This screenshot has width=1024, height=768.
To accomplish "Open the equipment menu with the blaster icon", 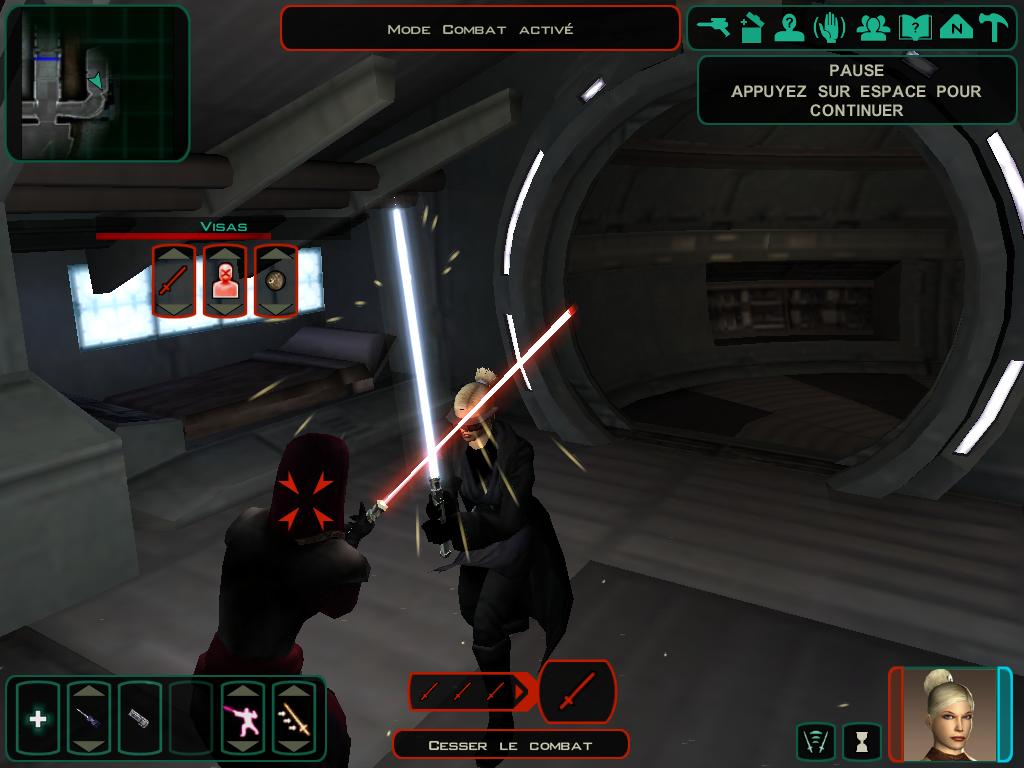I will point(714,28).
